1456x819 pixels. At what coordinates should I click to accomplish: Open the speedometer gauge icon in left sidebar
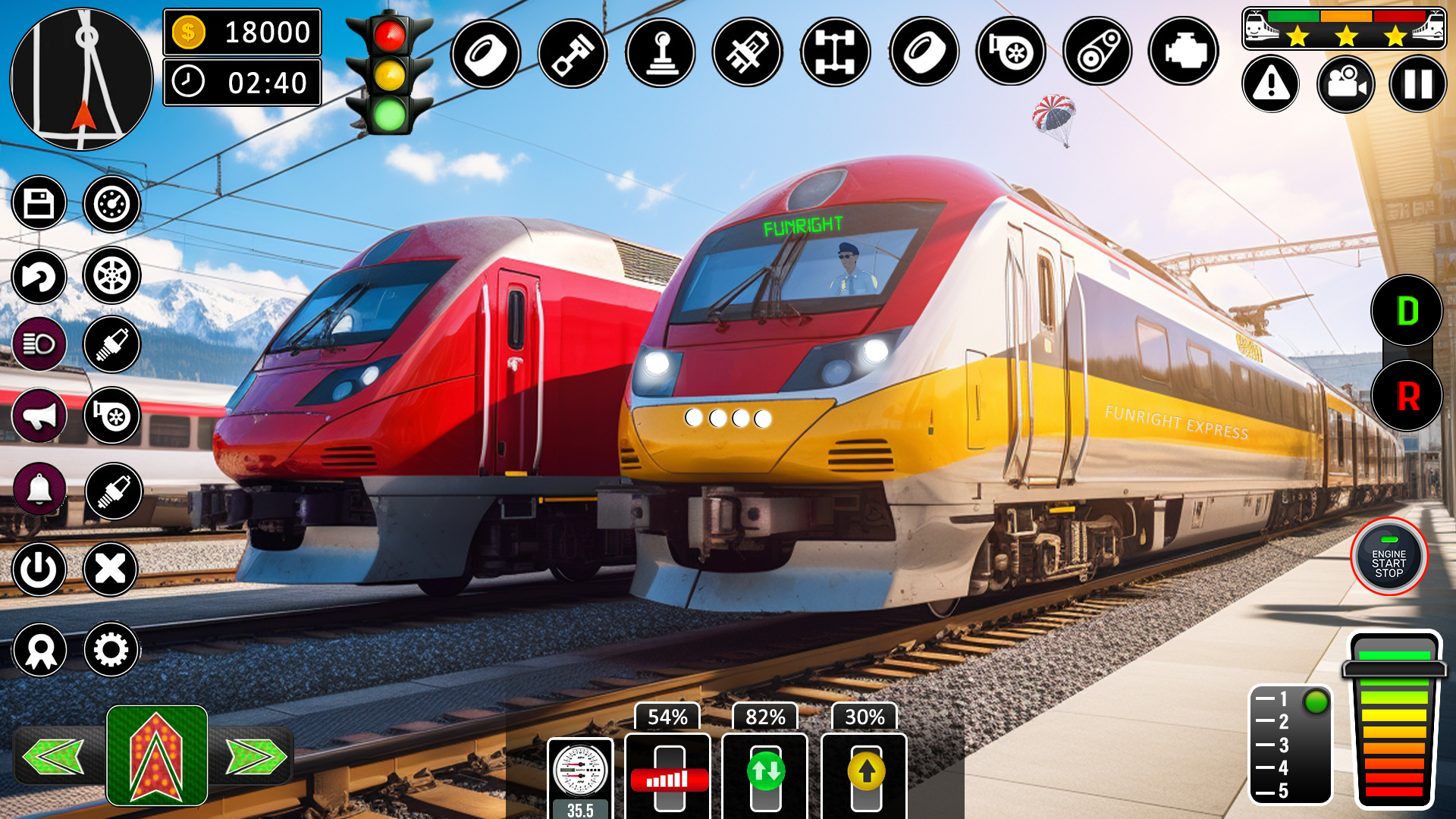pos(112,202)
